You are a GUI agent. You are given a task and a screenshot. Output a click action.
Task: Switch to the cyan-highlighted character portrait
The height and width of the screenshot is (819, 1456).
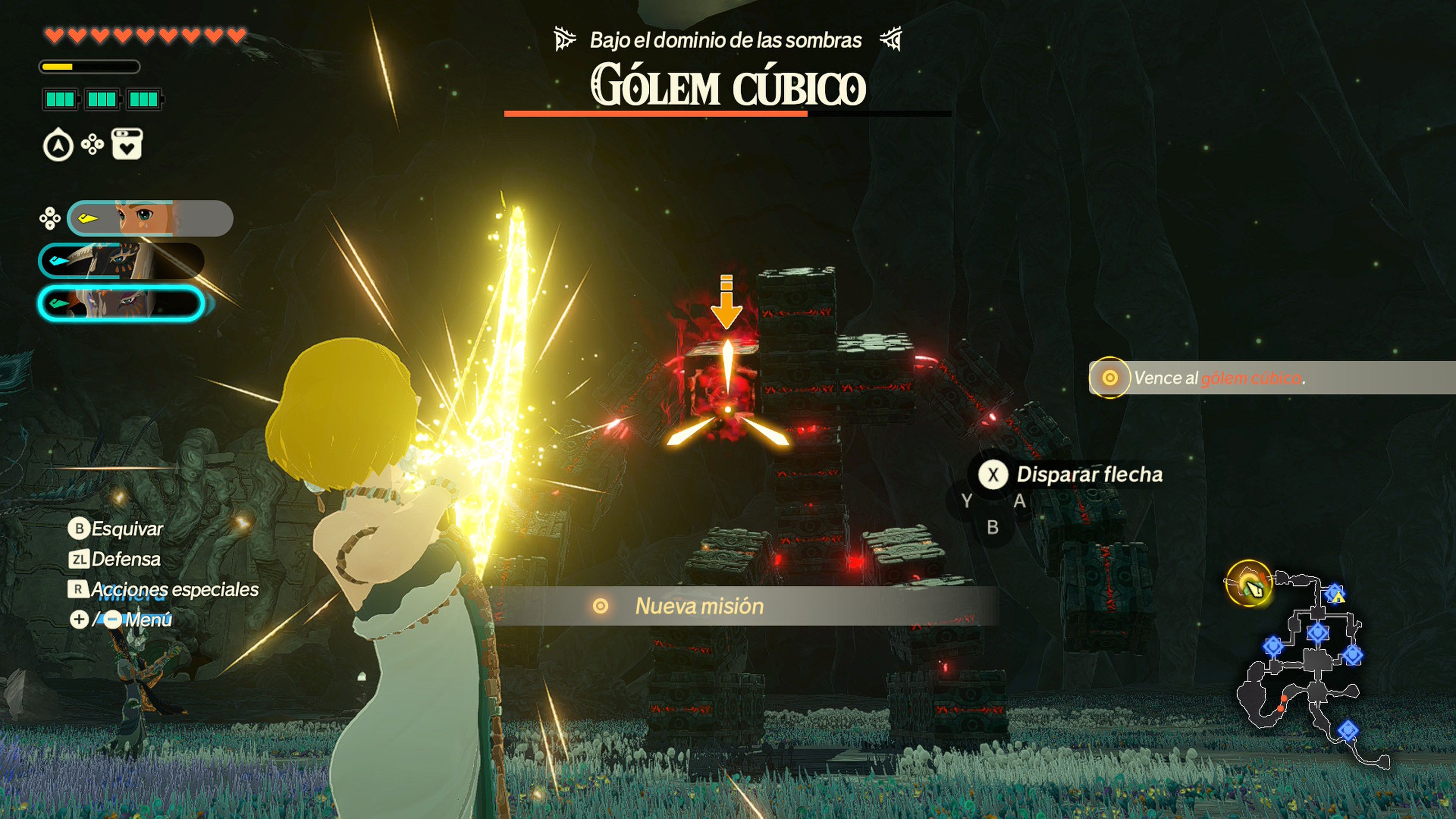(121, 303)
